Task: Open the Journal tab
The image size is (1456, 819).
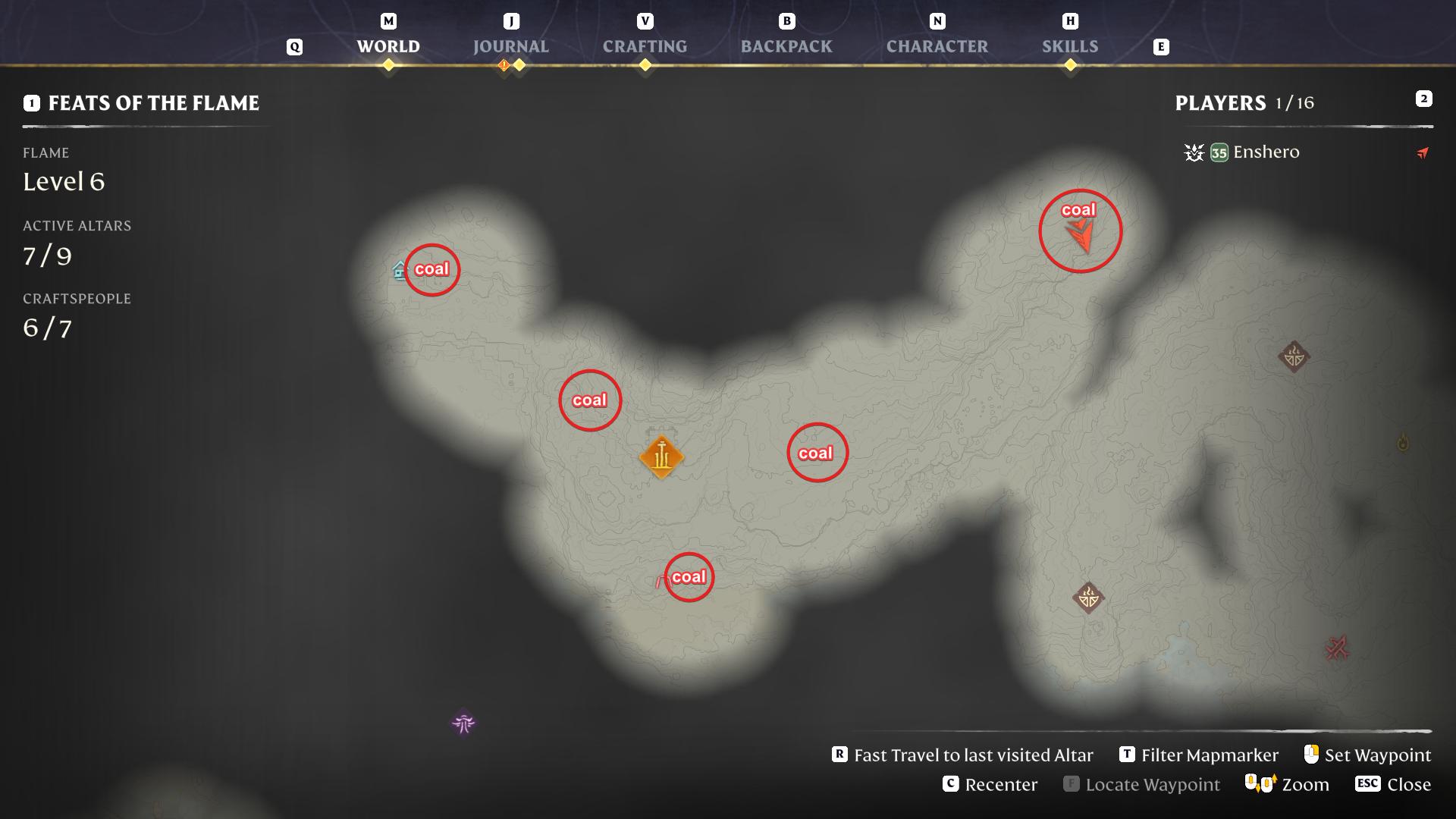Action: click(510, 46)
